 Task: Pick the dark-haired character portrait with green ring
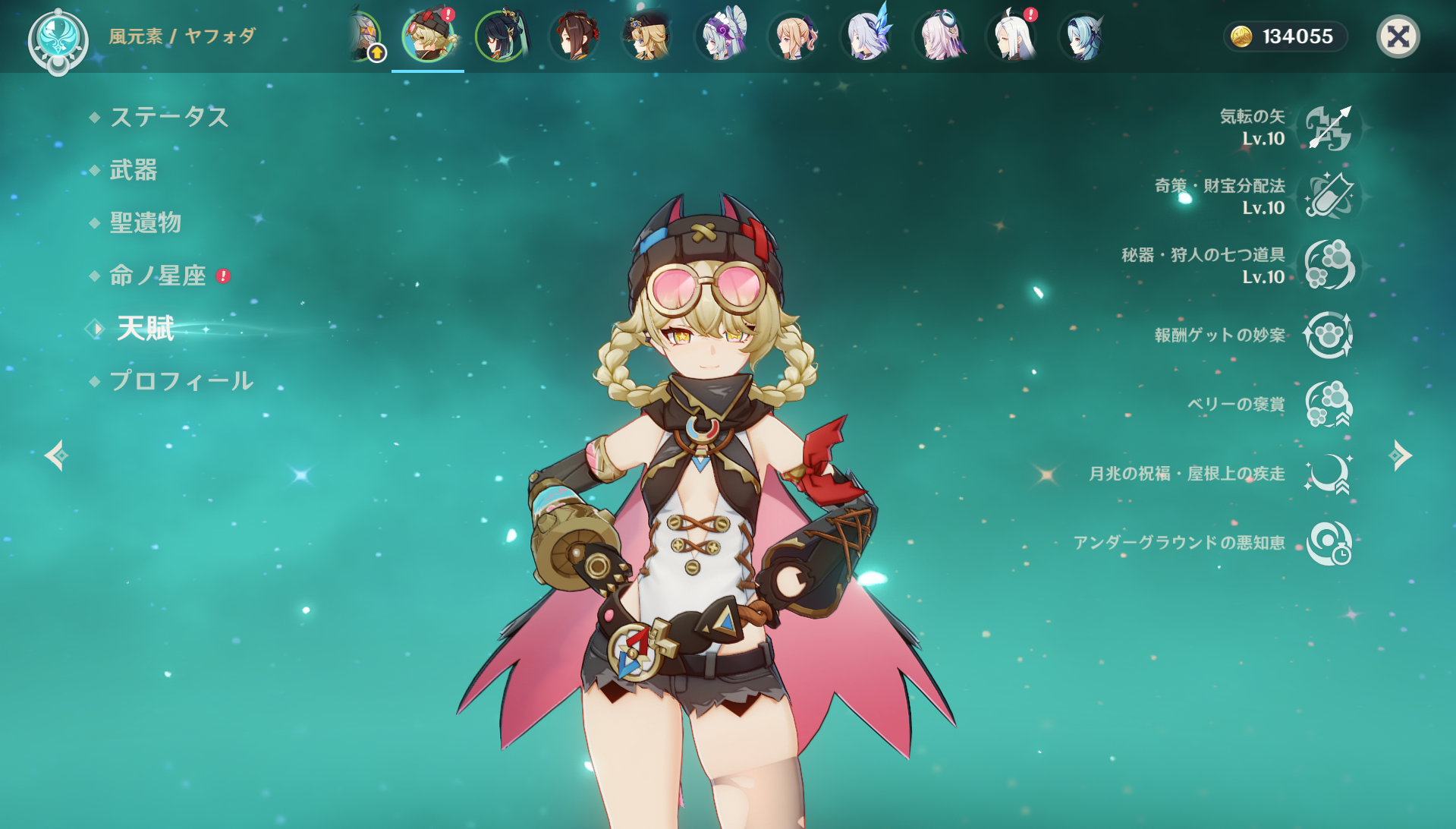(501, 36)
